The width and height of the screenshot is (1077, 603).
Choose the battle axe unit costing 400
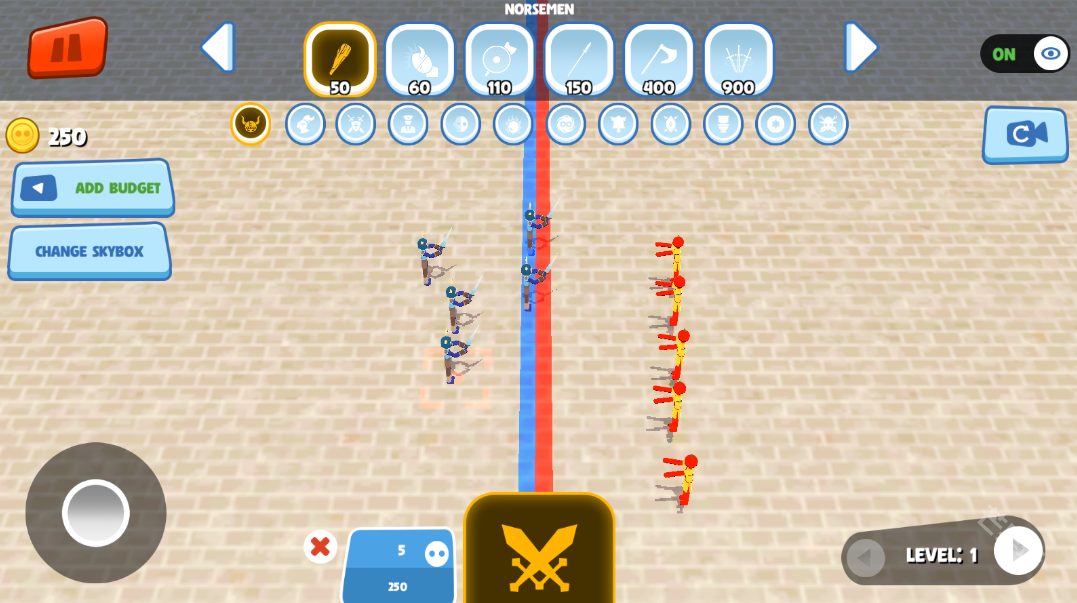[658, 58]
